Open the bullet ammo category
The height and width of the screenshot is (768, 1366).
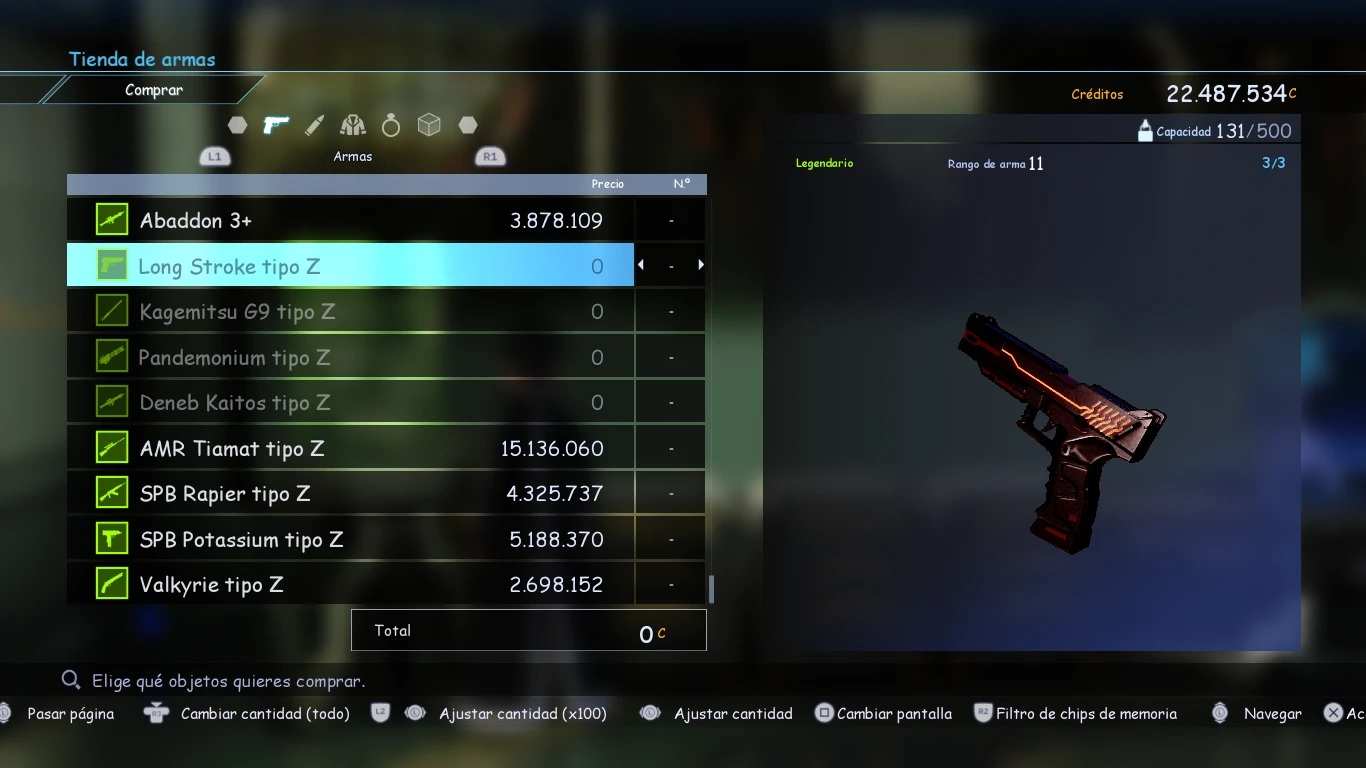[x=314, y=125]
